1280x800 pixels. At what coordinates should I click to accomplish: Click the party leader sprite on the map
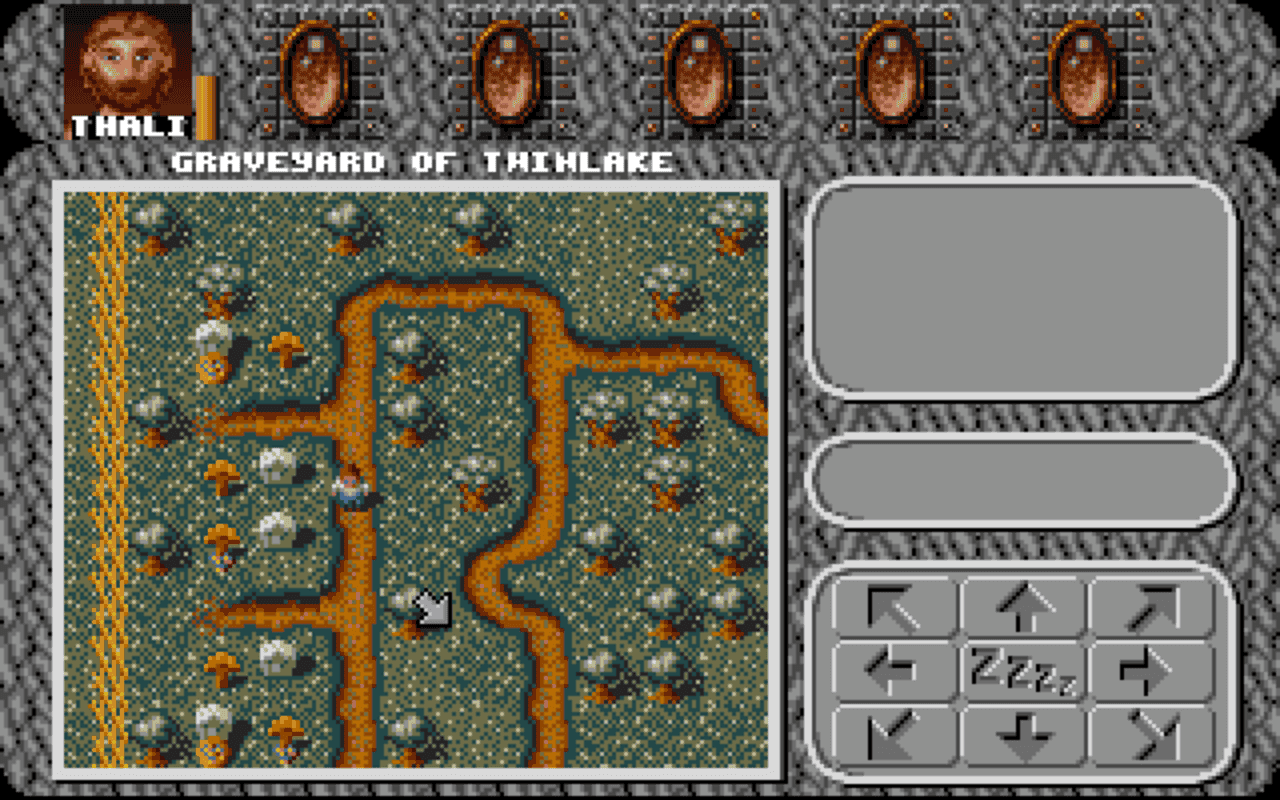pyautogui.click(x=352, y=487)
